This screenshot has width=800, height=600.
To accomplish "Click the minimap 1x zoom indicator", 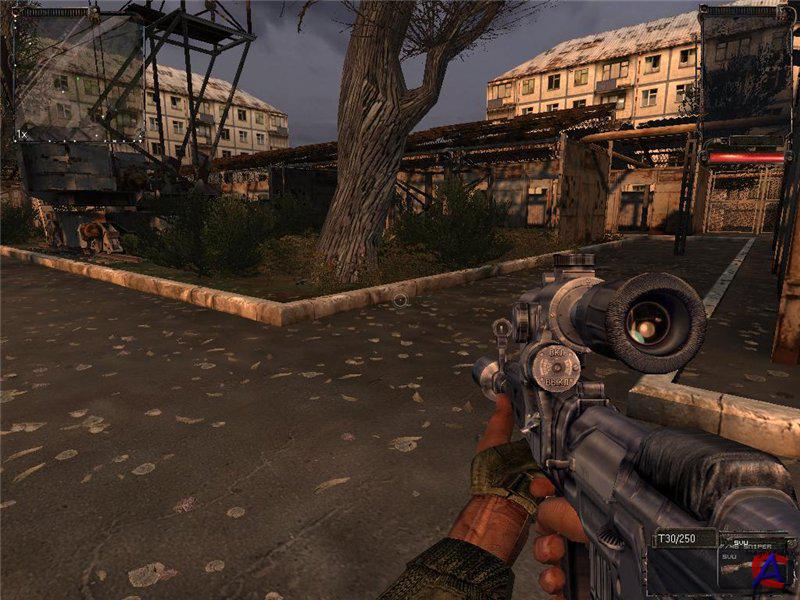I will pyautogui.click(x=21, y=134).
